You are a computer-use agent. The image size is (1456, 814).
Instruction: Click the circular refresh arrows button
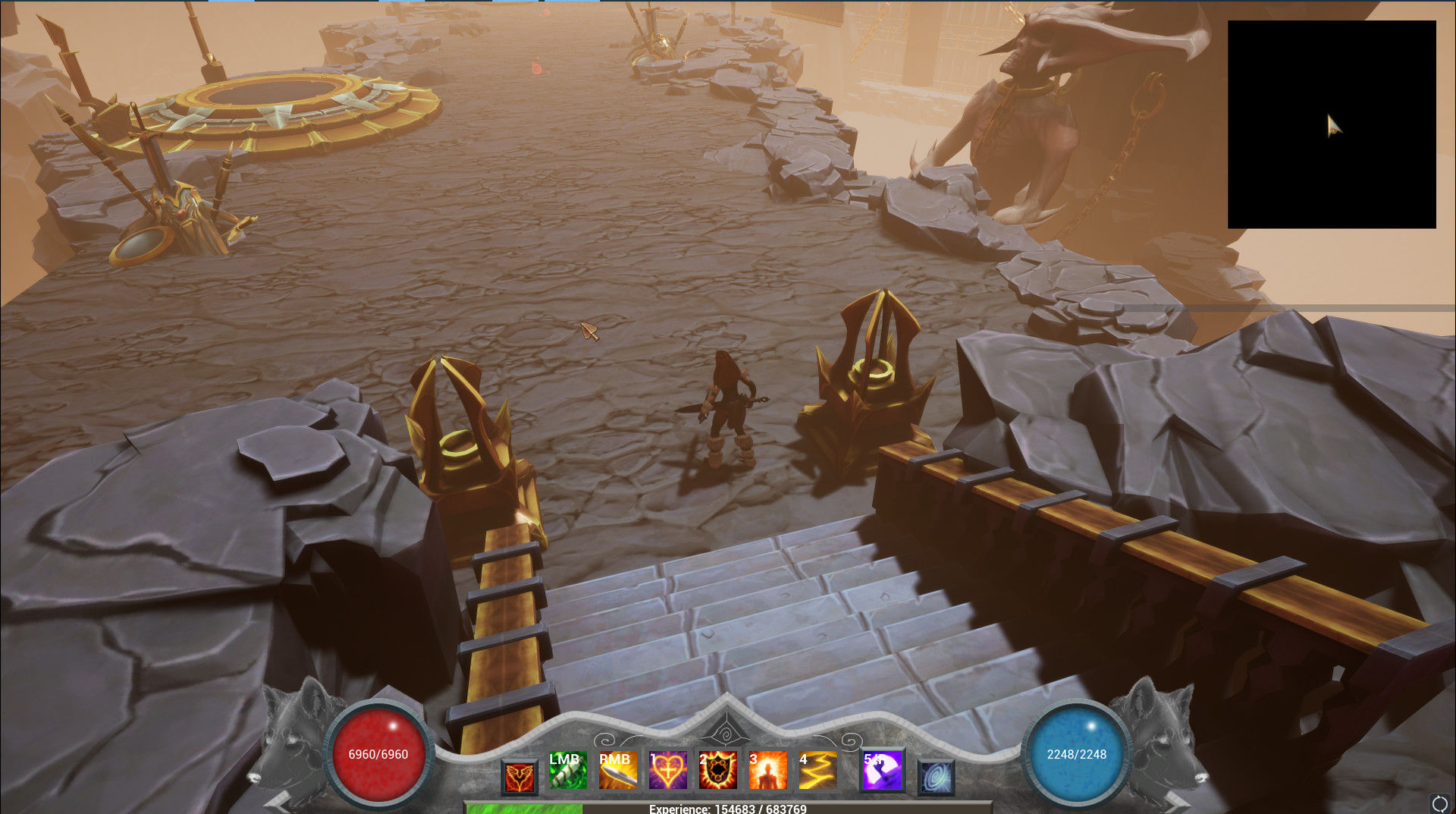(1439, 803)
